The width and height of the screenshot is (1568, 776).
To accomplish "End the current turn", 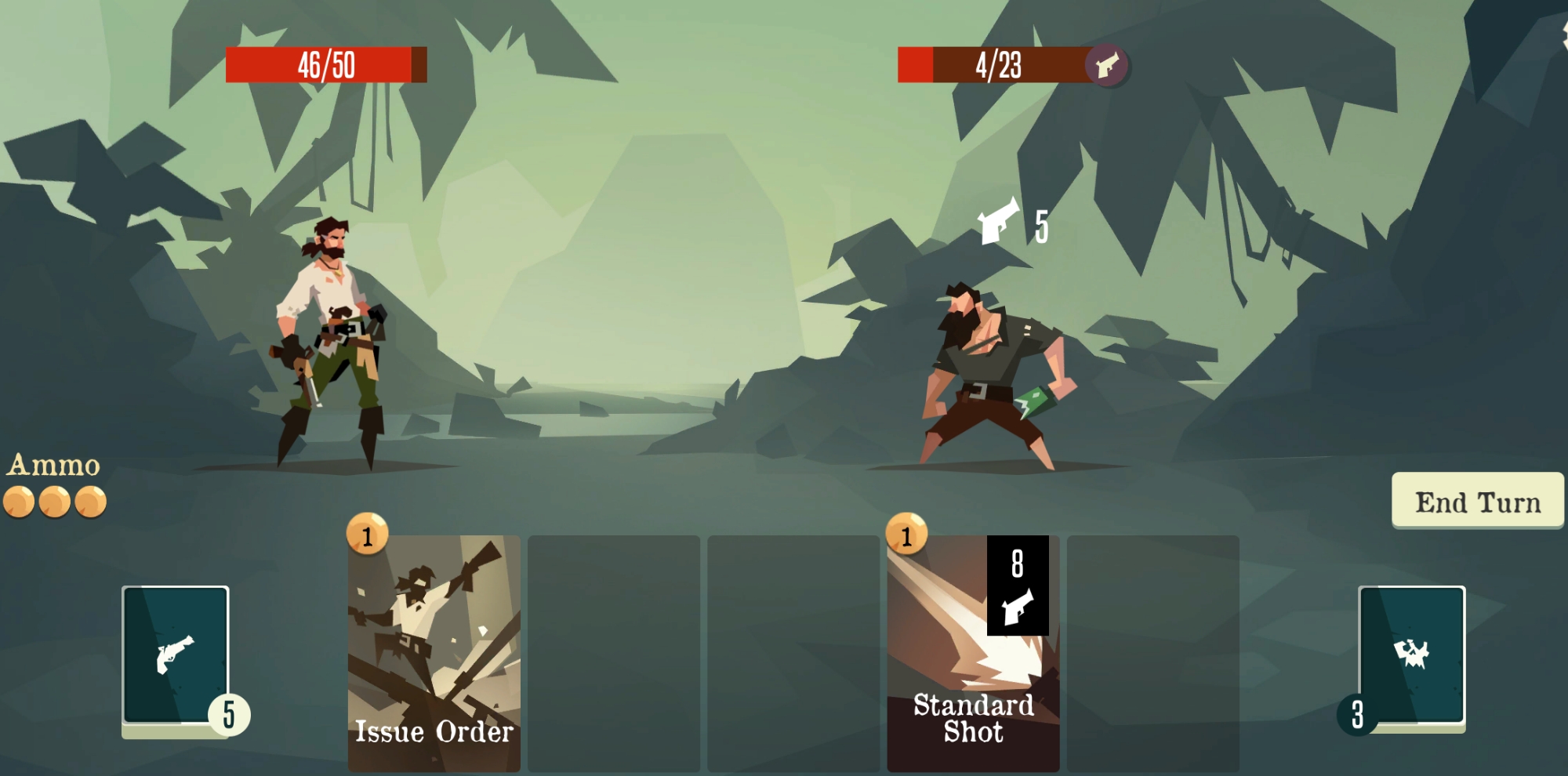I will tap(1477, 501).
